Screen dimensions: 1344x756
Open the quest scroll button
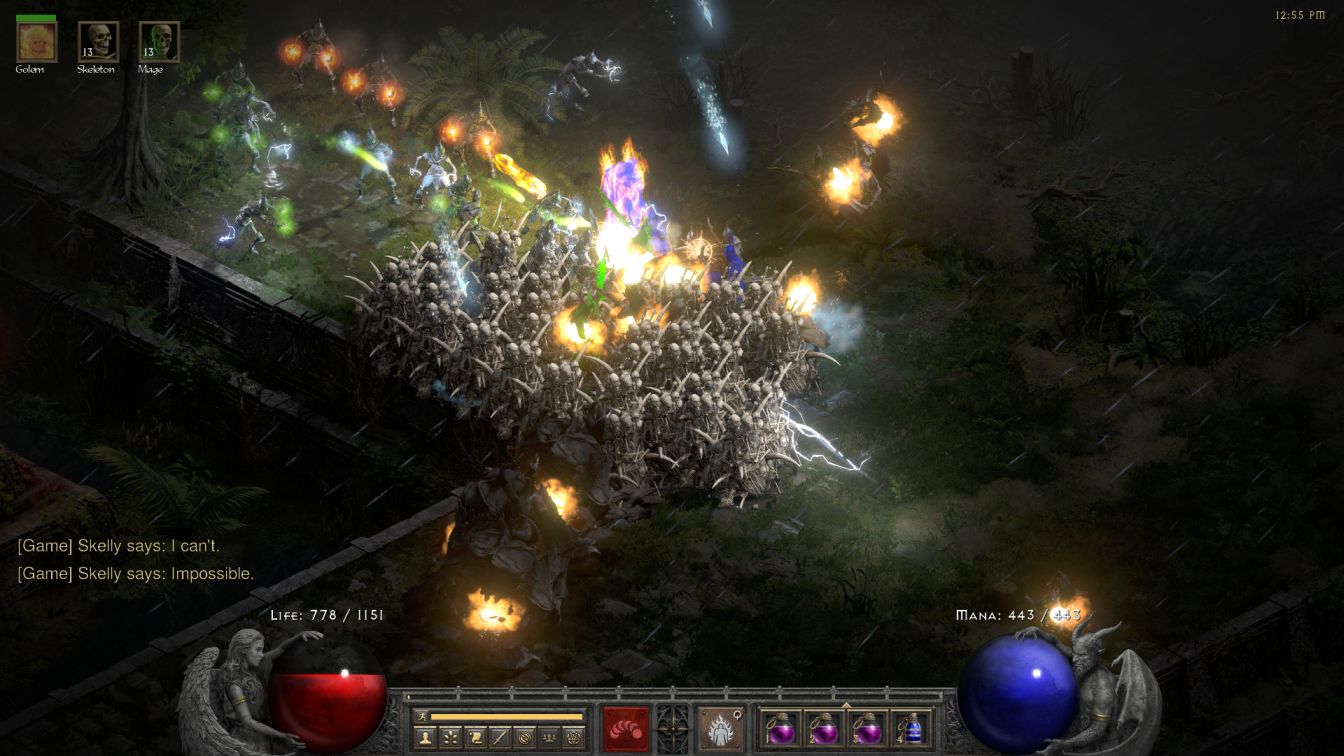coord(475,737)
